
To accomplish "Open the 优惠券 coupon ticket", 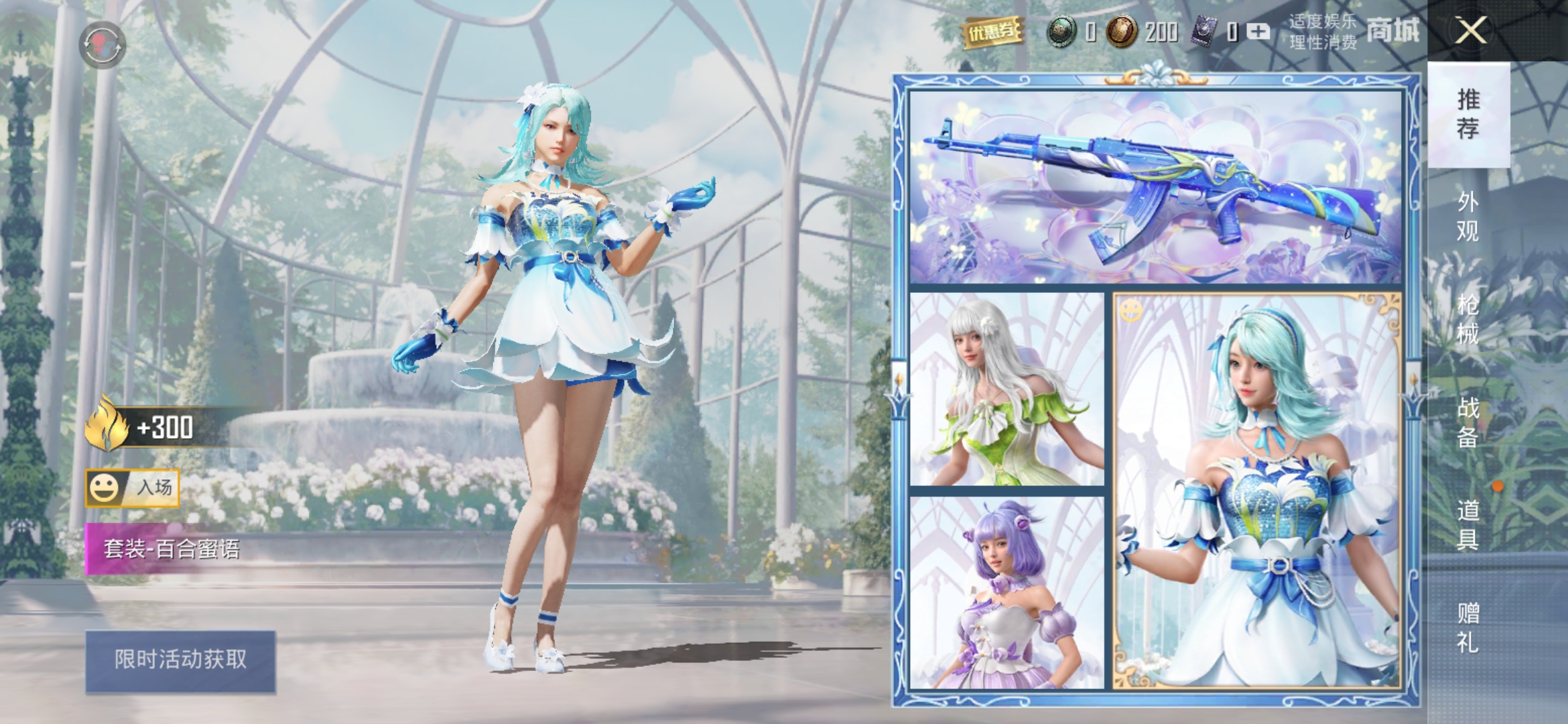I will (993, 32).
